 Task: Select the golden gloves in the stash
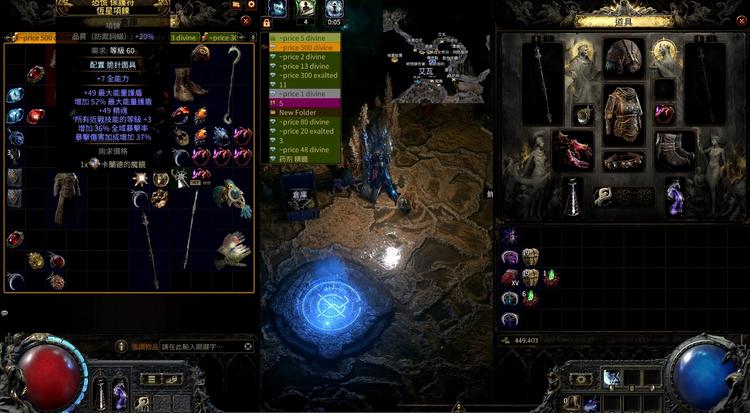(232, 248)
